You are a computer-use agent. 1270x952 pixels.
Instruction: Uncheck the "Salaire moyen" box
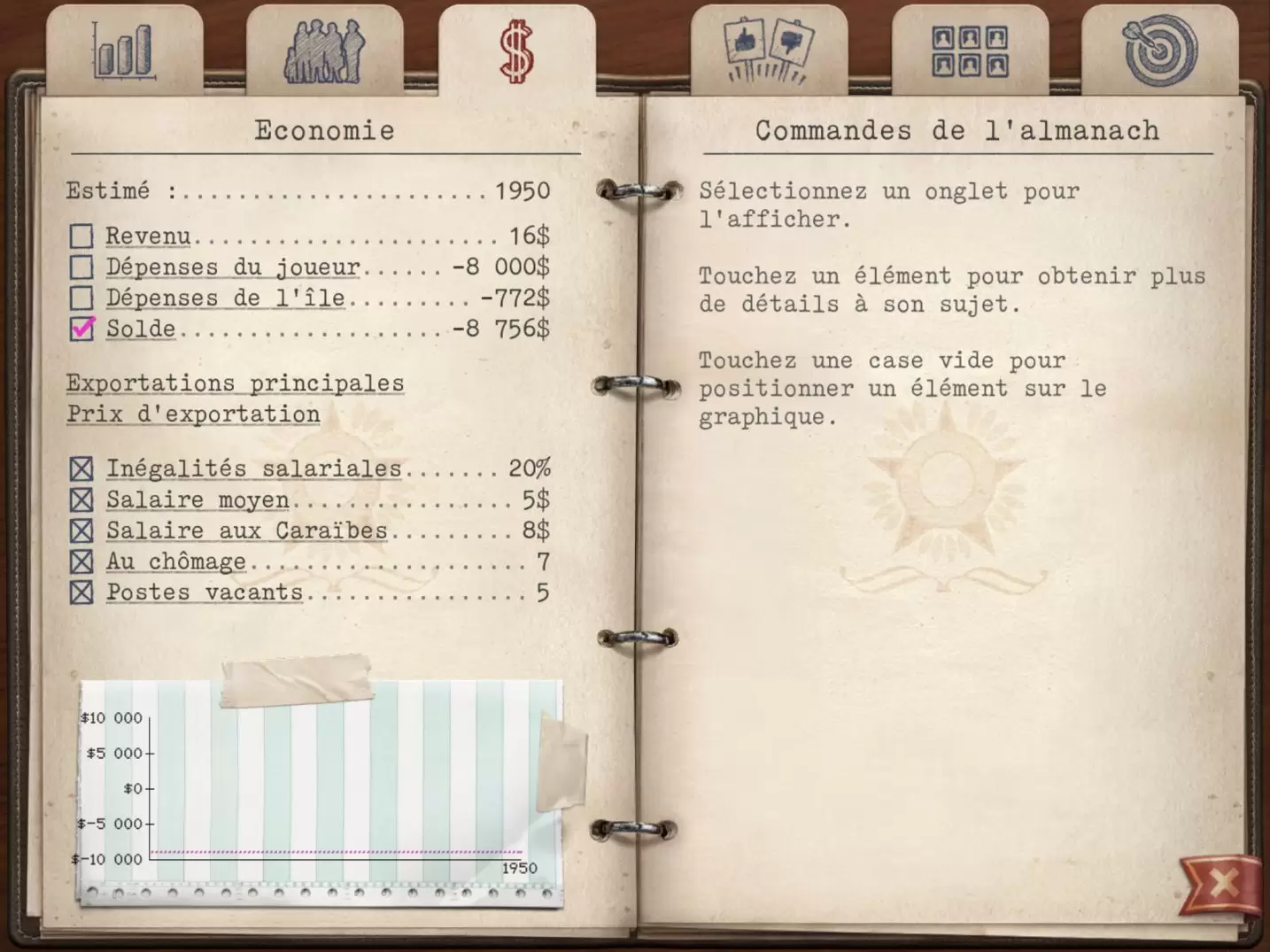point(81,499)
